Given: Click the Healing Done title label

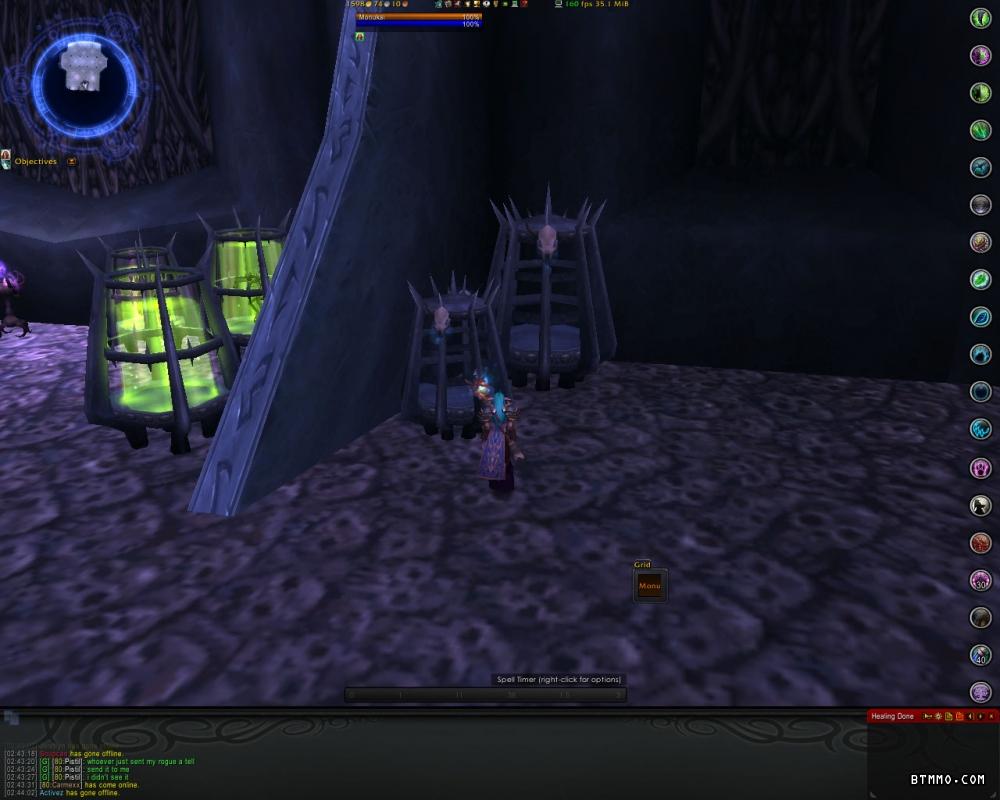Looking at the screenshot, I should 892,716.
